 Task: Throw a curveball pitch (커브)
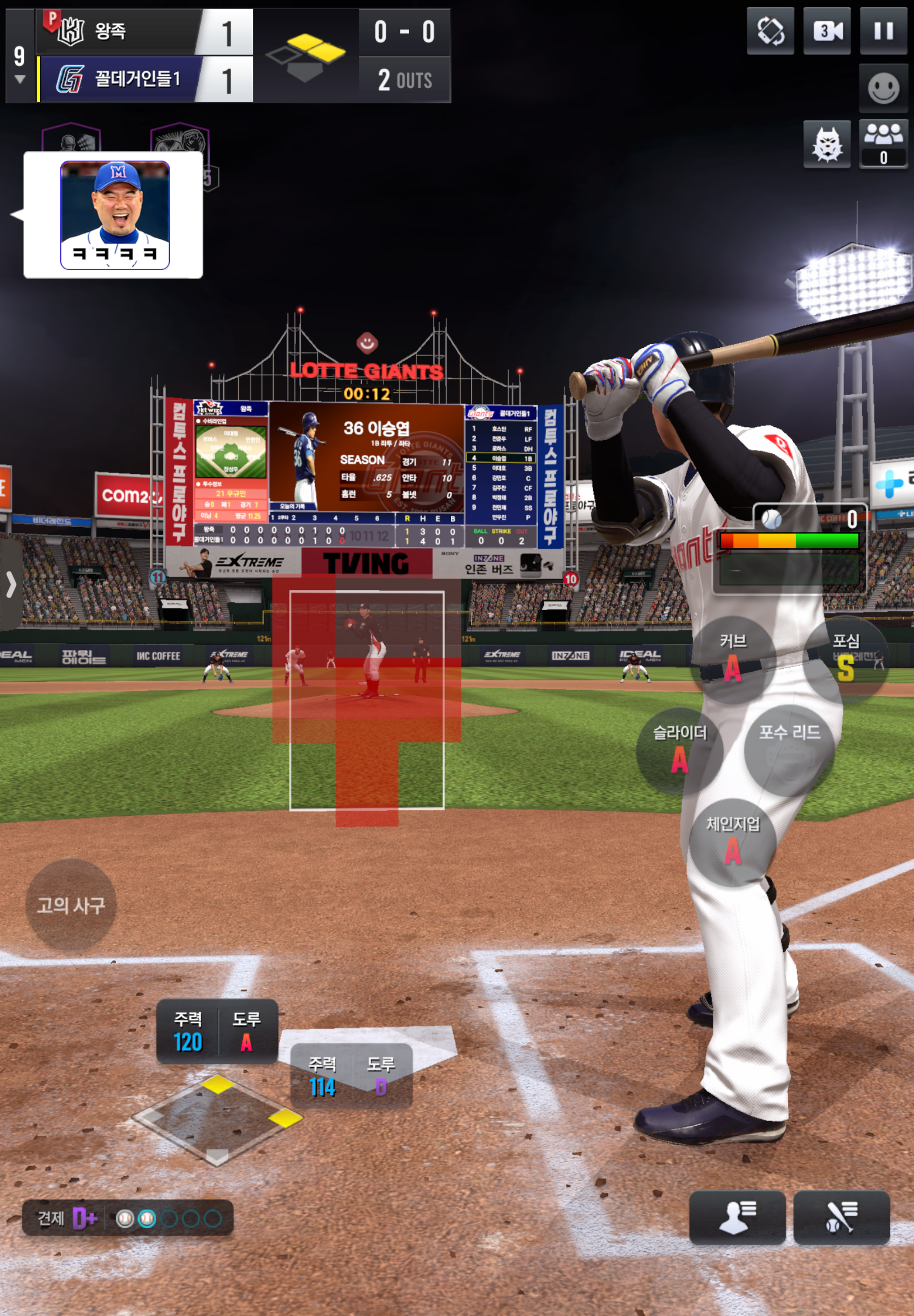pyautogui.click(x=732, y=659)
